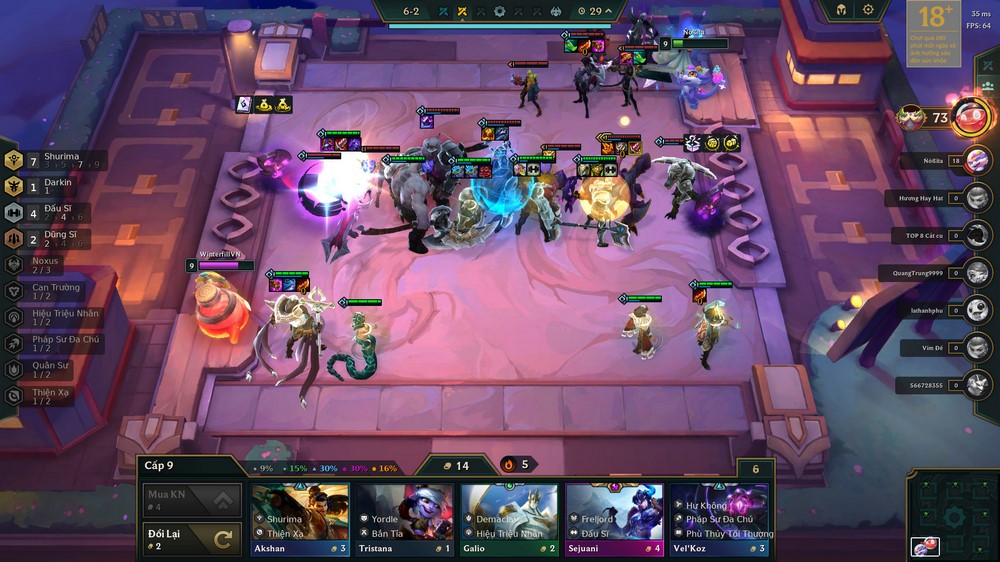Buy Vel'Koz from the shop
Viewport: 1000px width, 562px height.
point(719,519)
